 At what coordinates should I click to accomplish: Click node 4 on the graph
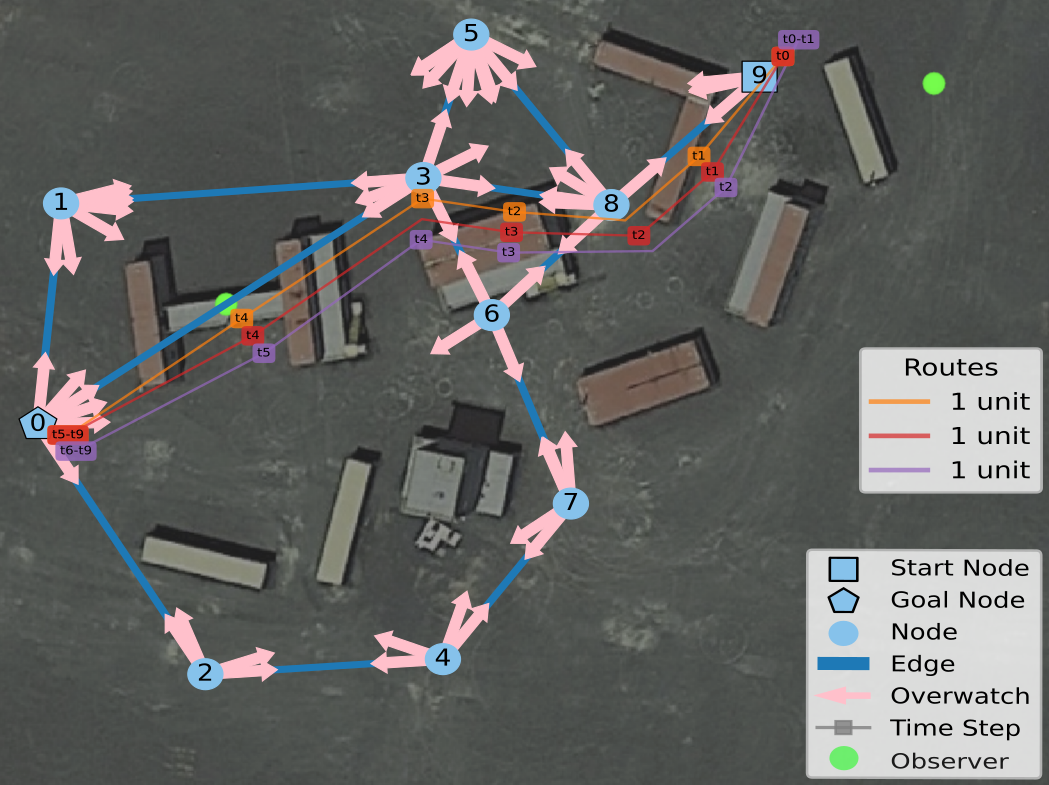point(442,658)
